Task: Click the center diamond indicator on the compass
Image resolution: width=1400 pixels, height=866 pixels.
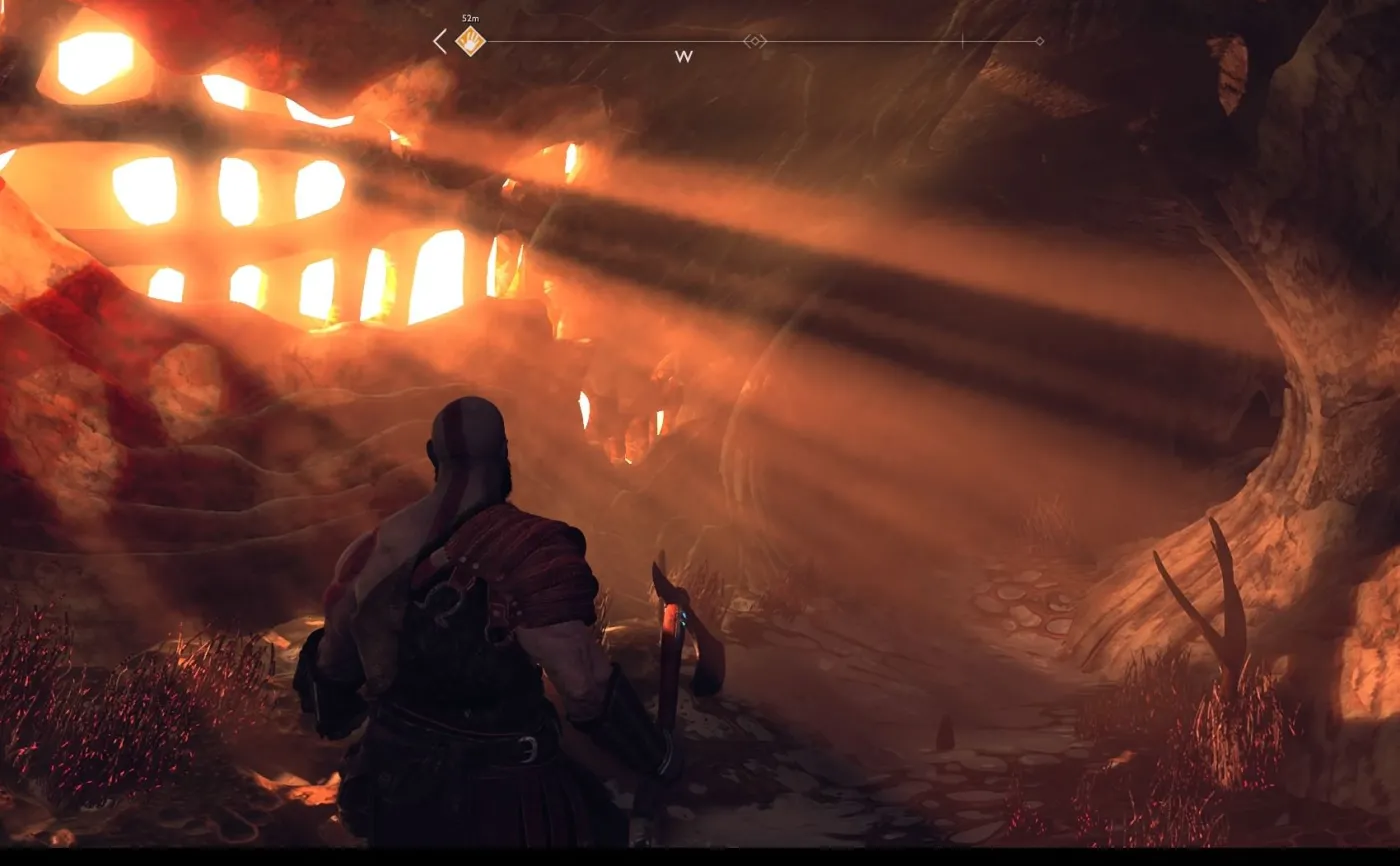Action: (753, 40)
